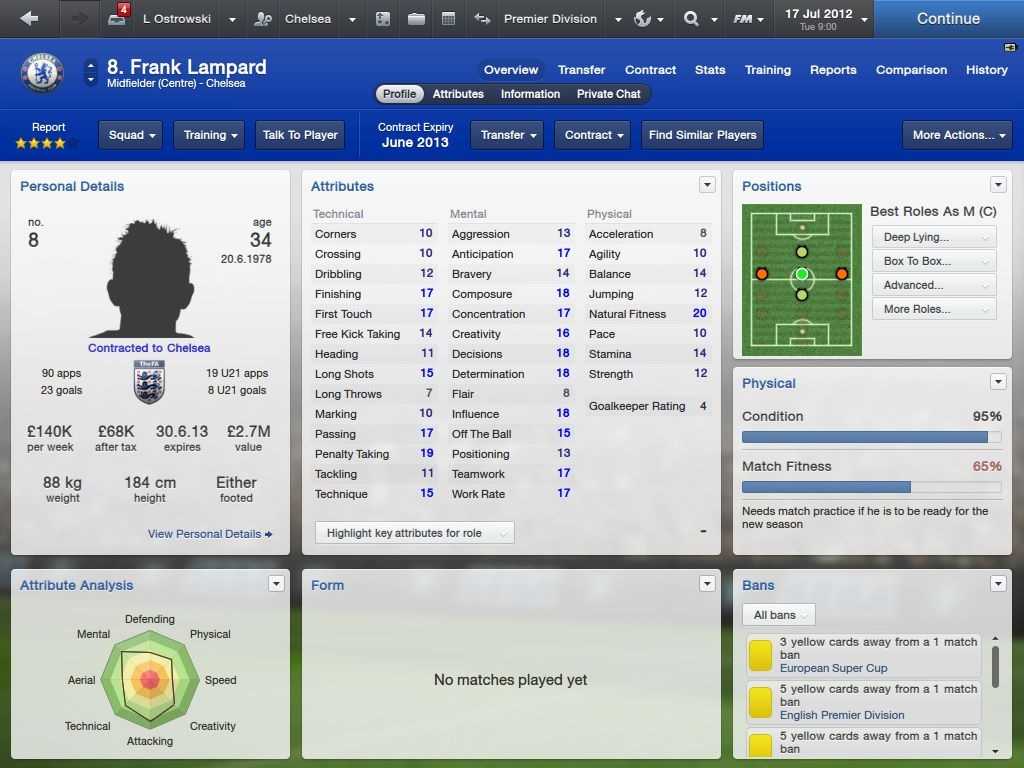Open the Premier Division menu
Screen dimensions: 1024x768
coord(561,19)
